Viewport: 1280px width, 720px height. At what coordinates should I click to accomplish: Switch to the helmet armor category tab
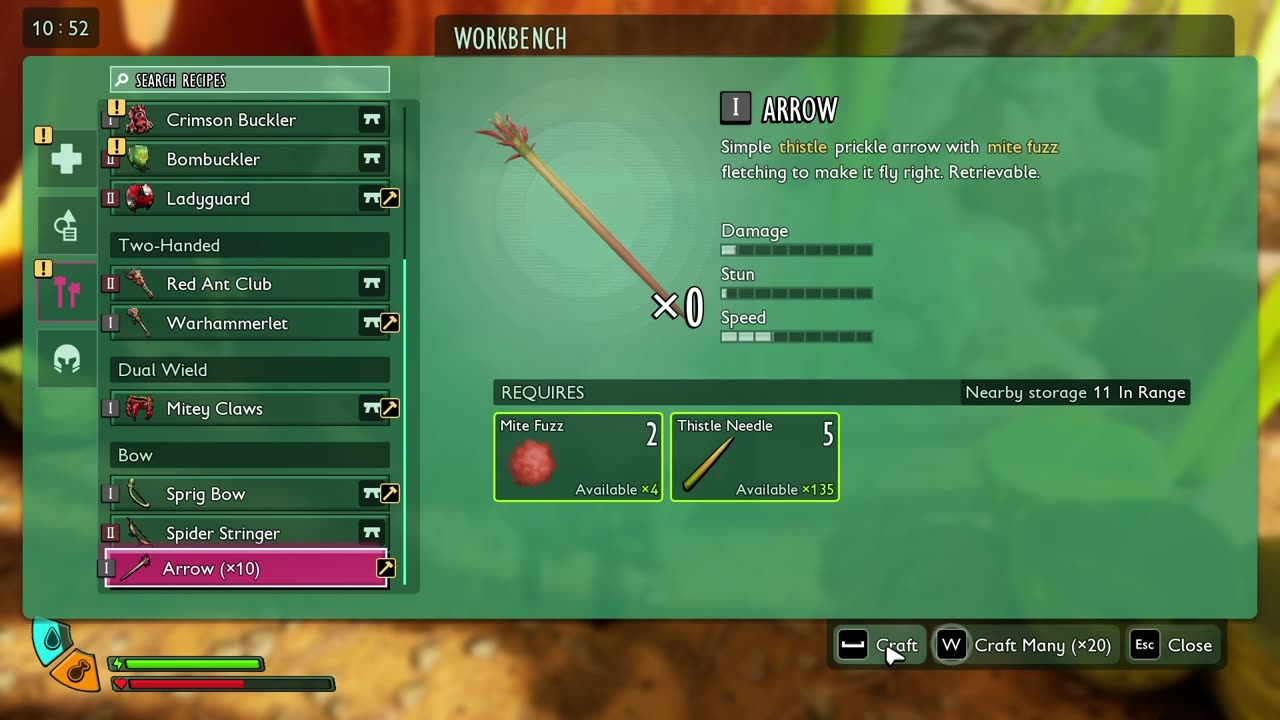(x=67, y=359)
